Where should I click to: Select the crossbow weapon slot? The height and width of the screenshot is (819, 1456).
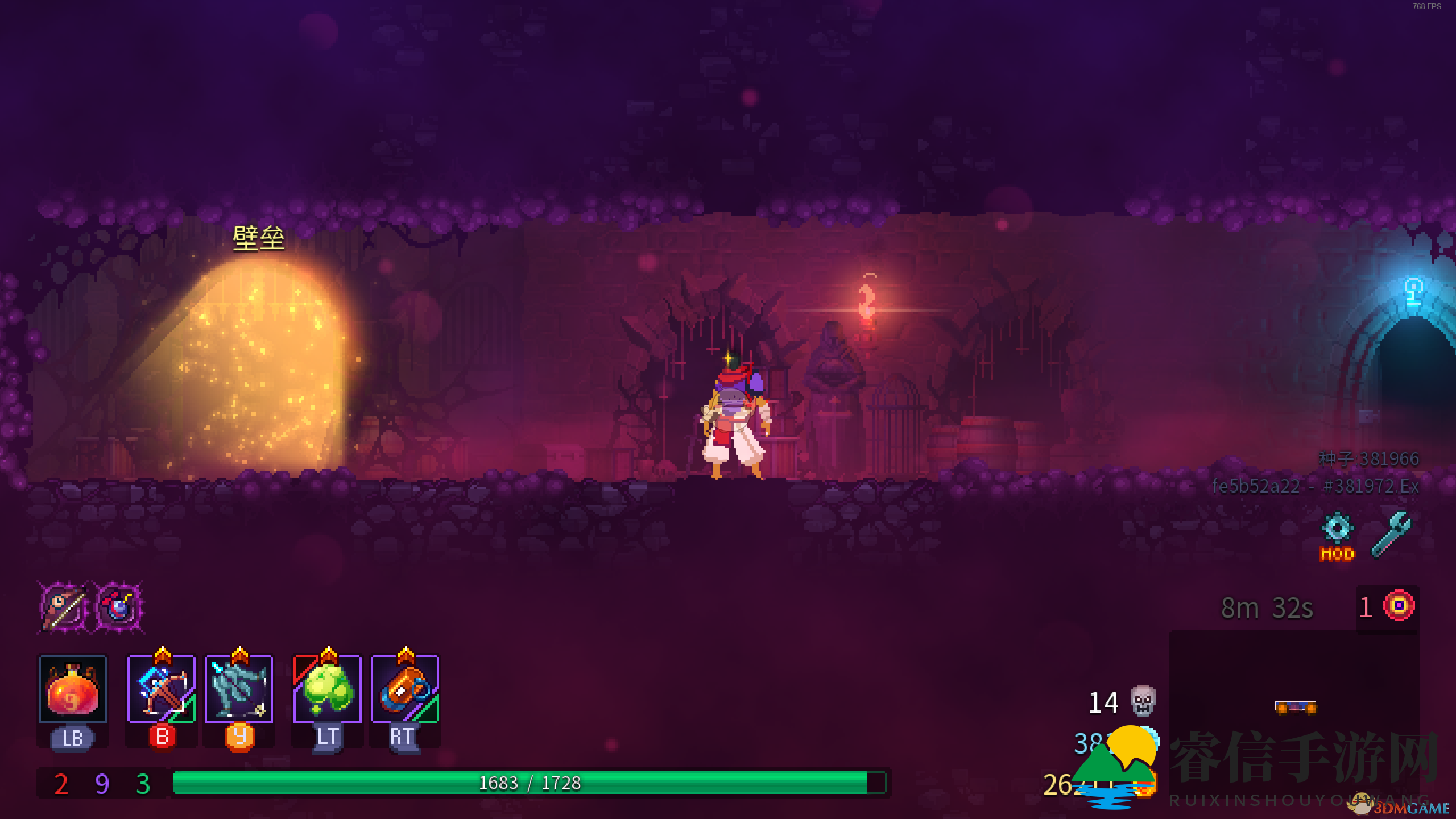pyautogui.click(x=162, y=689)
